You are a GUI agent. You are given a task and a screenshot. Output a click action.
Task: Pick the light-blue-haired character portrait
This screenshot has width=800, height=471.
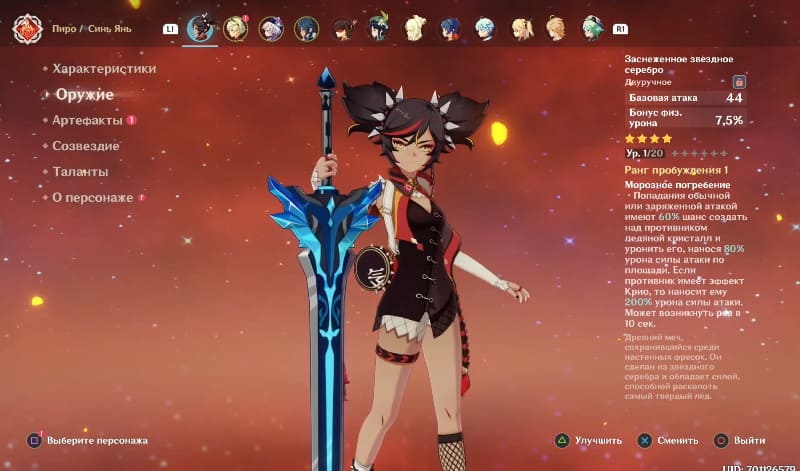(x=484, y=28)
